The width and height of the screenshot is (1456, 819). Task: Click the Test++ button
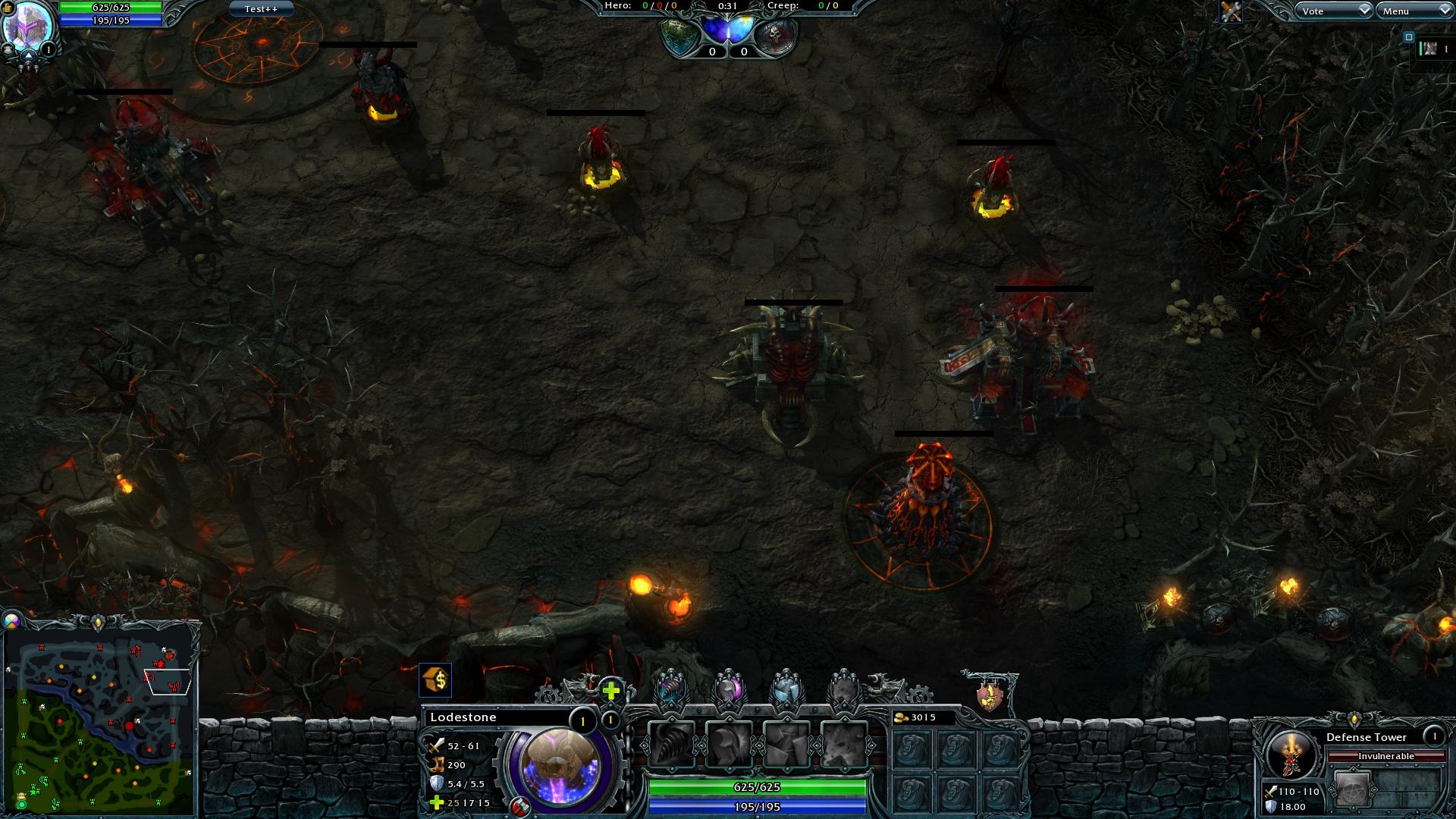(x=261, y=9)
